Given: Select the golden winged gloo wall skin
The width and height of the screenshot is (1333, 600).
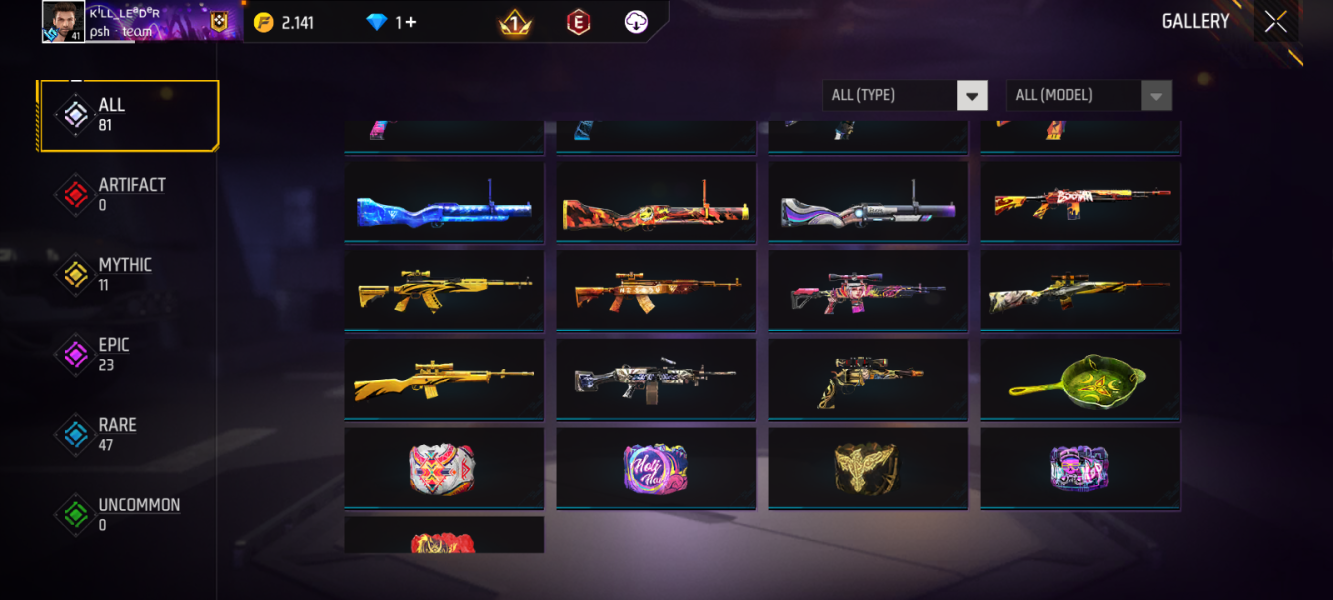Looking at the screenshot, I should [867, 468].
